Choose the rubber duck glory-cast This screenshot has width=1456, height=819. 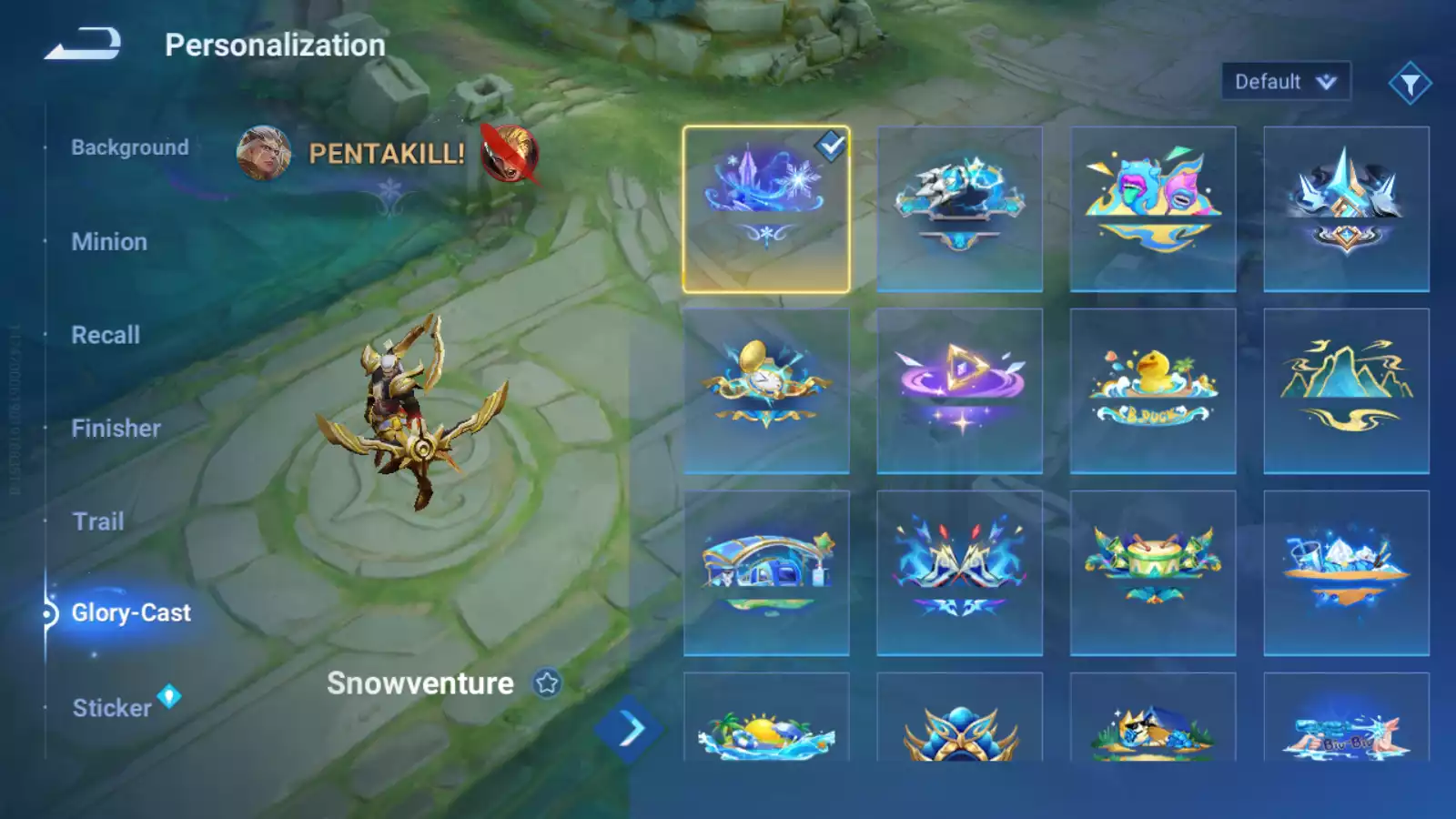[1153, 391]
